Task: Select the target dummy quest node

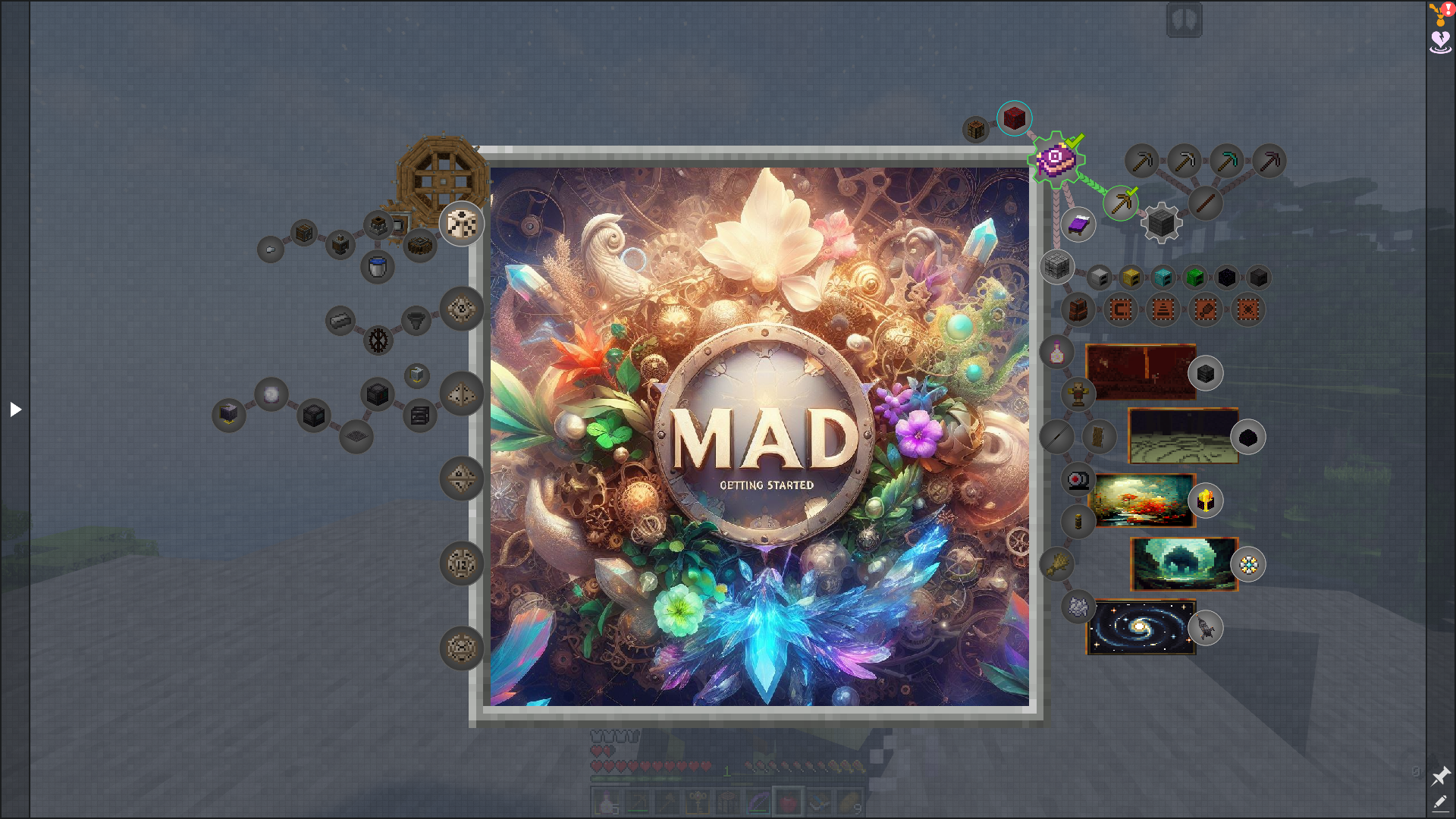Action: click(x=1078, y=394)
